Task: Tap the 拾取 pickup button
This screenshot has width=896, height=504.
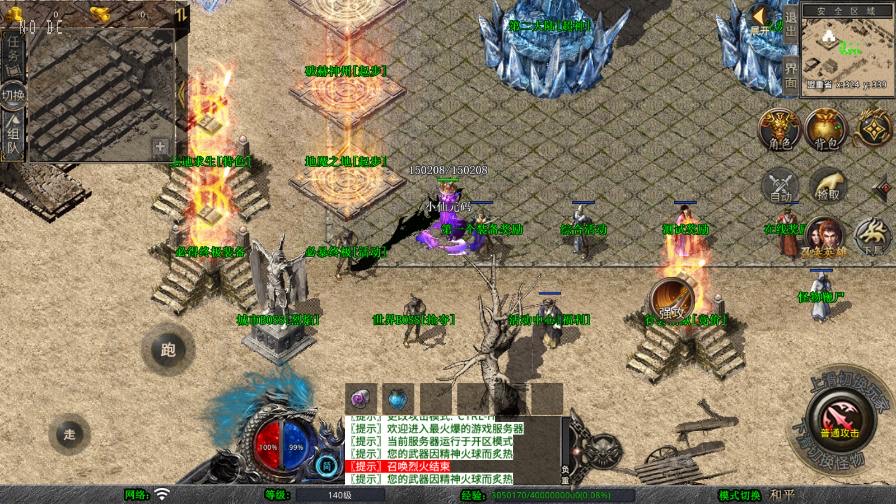Action: point(827,186)
